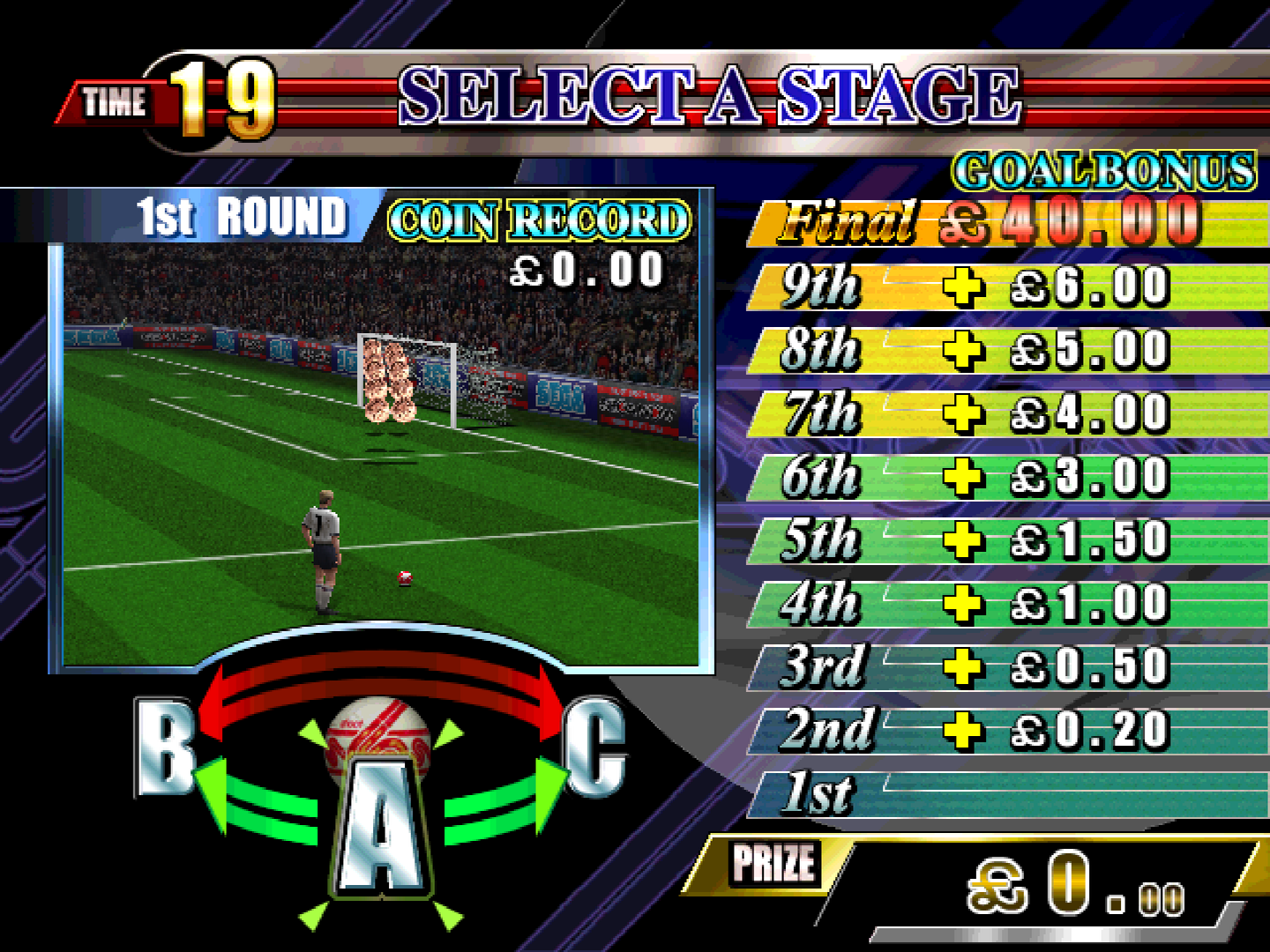1270x952 pixels.
Task: Choose stage B
Action: coord(164,746)
